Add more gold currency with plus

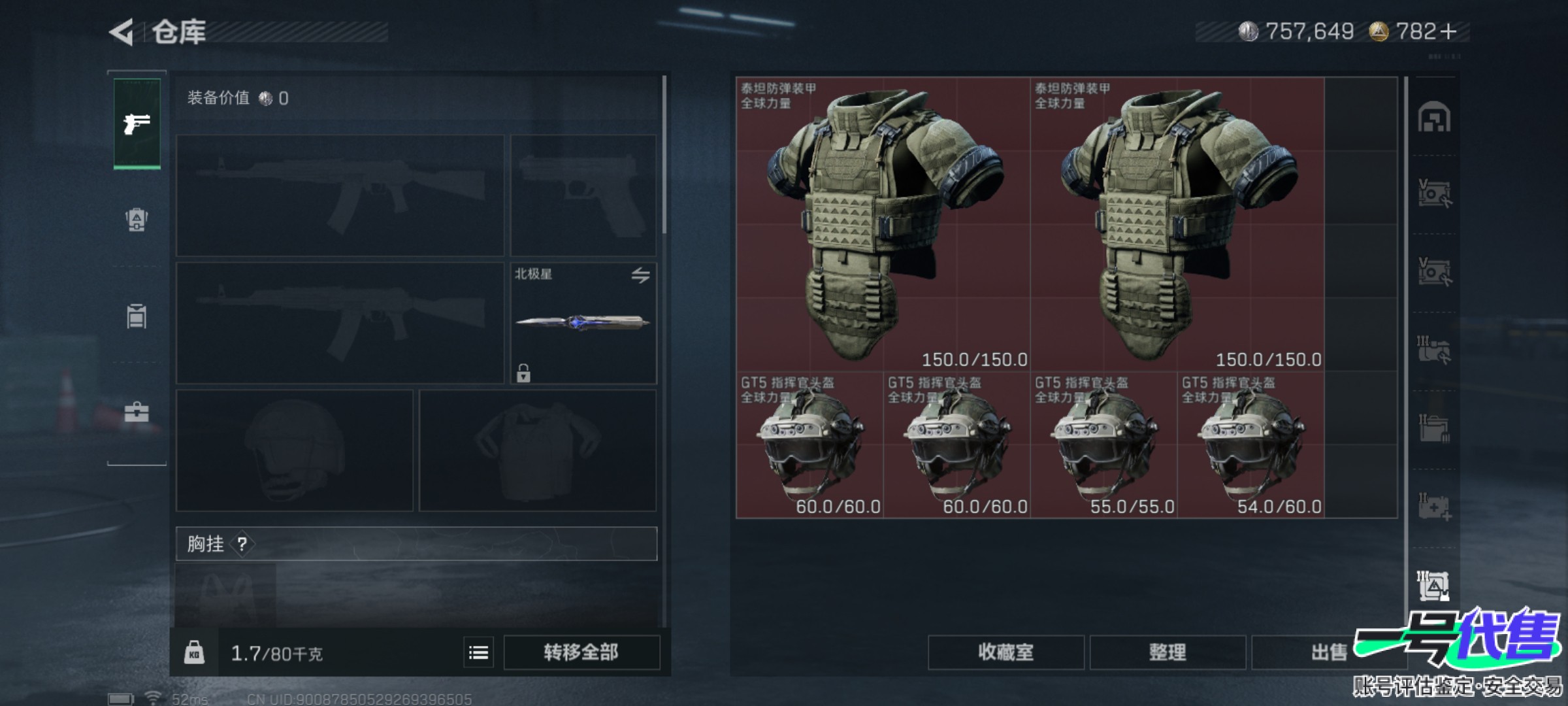(x=1448, y=31)
